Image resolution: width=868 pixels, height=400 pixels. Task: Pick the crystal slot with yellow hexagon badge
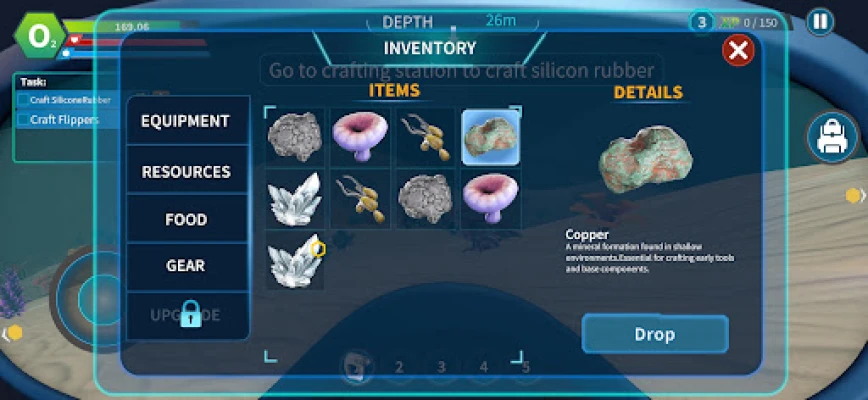tap(295, 262)
